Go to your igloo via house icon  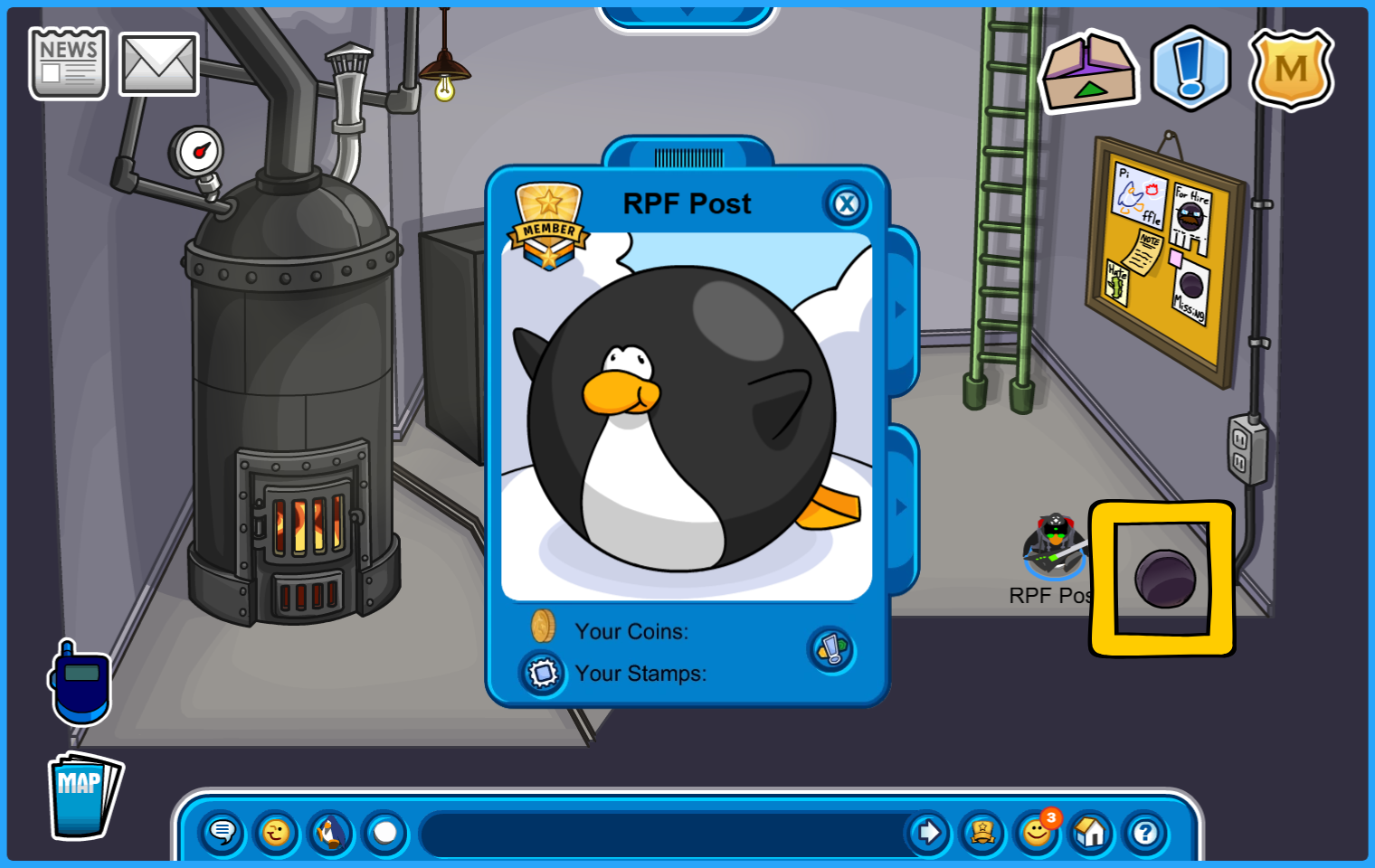coord(1091,832)
